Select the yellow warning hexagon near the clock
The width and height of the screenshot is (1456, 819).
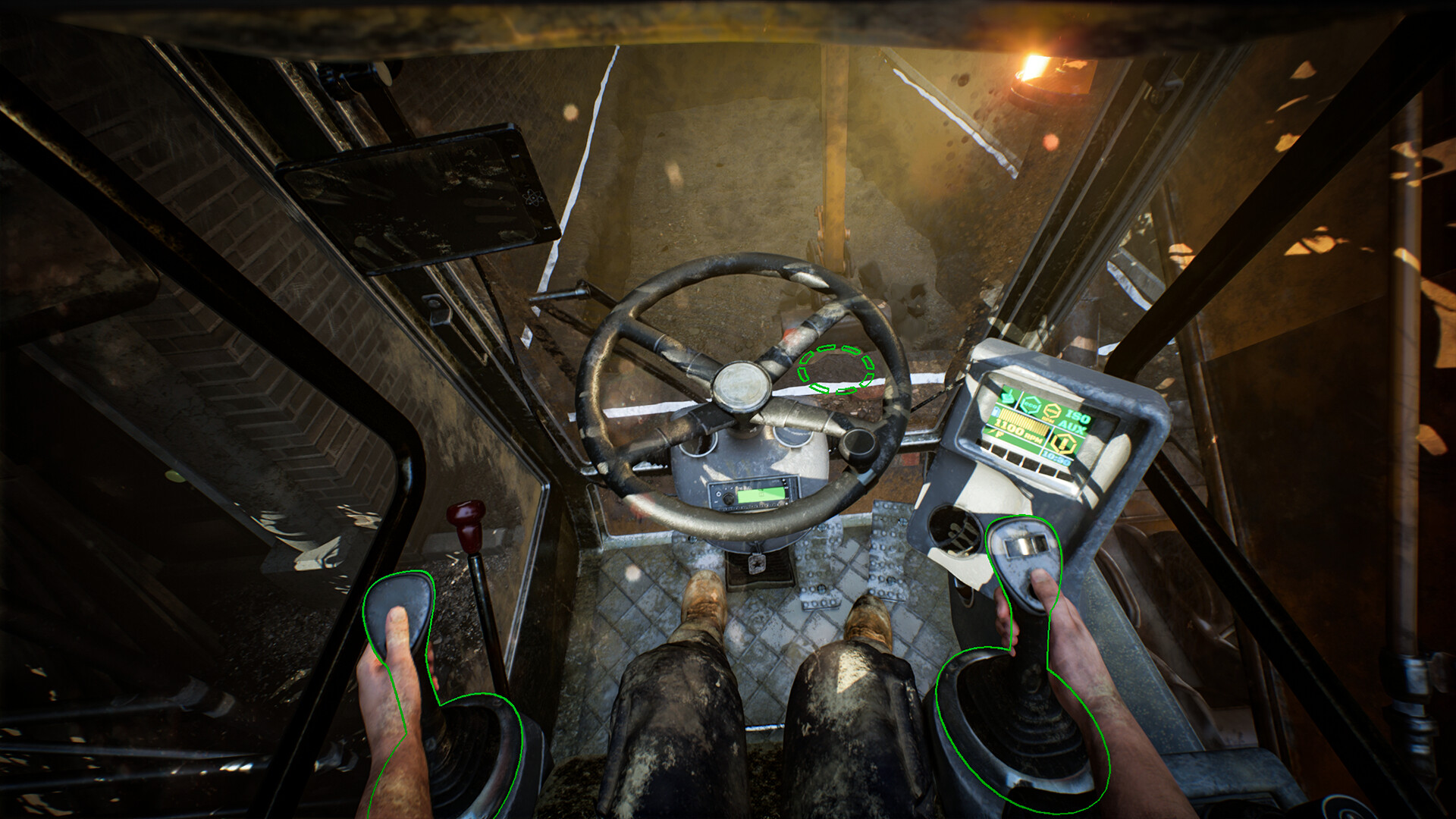coord(1063,442)
